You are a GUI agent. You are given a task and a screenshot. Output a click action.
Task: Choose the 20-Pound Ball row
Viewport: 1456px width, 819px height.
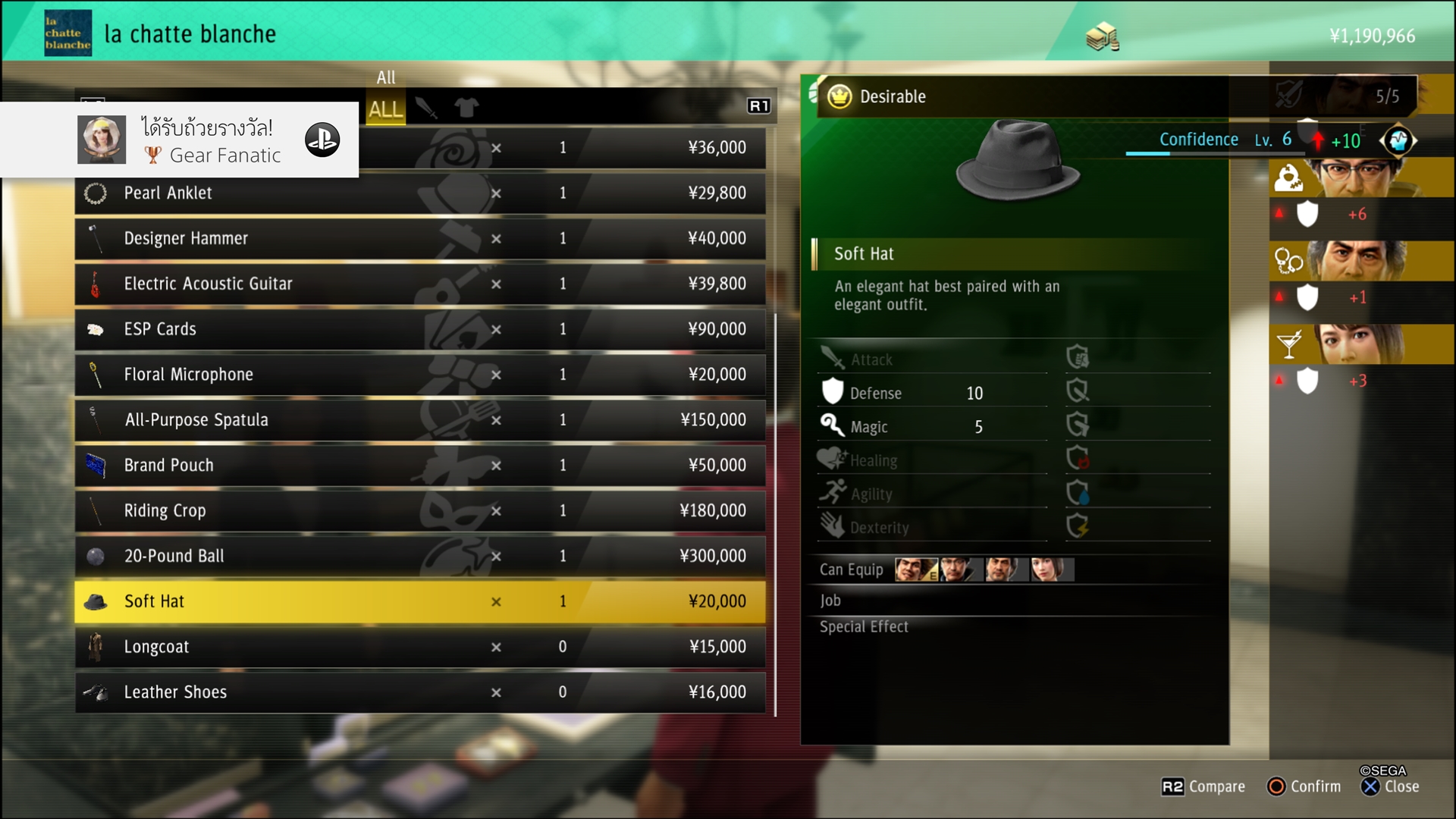pyautogui.click(x=419, y=556)
